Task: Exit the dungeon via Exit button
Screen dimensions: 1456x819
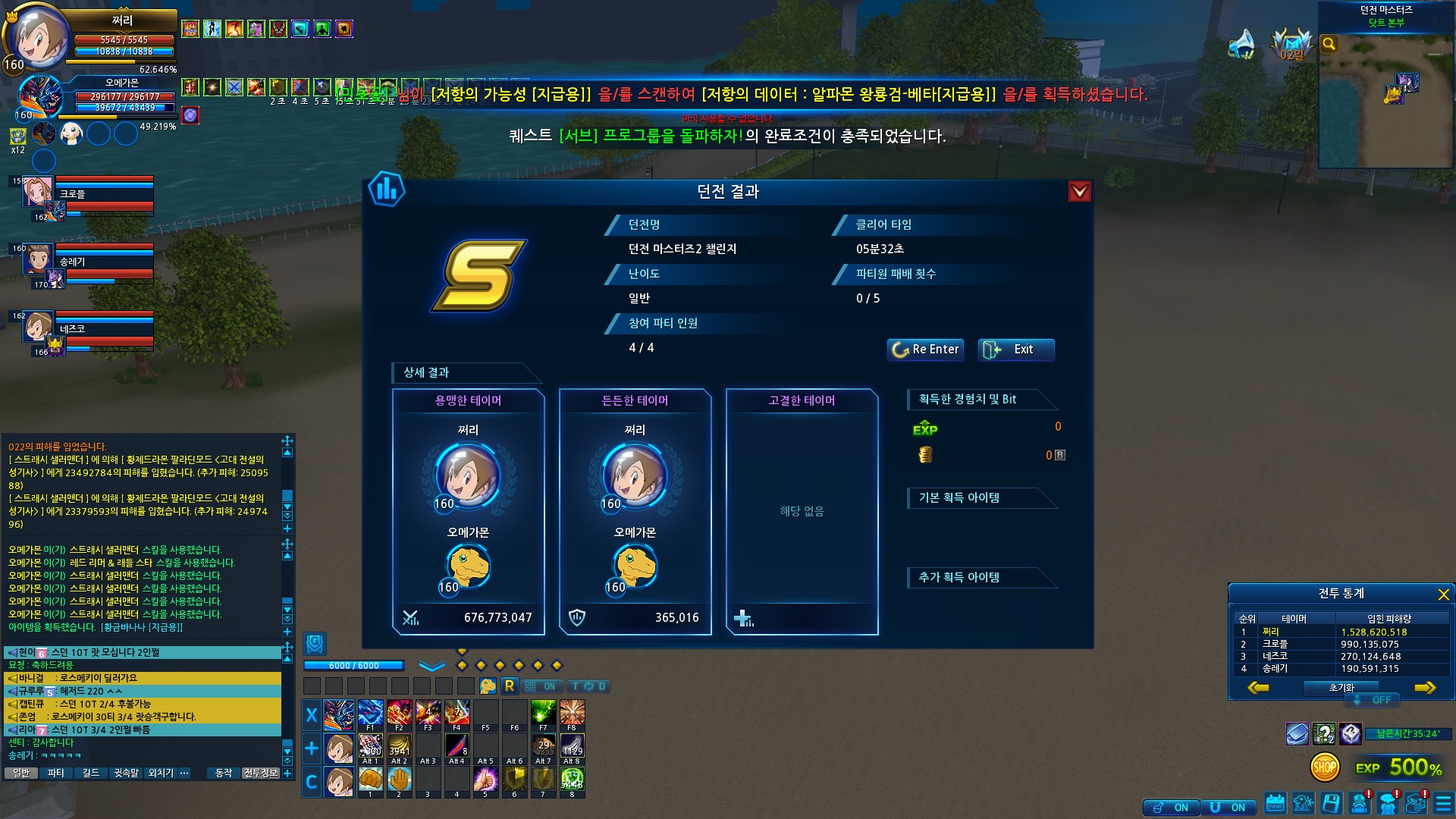Action: [x=1015, y=350]
